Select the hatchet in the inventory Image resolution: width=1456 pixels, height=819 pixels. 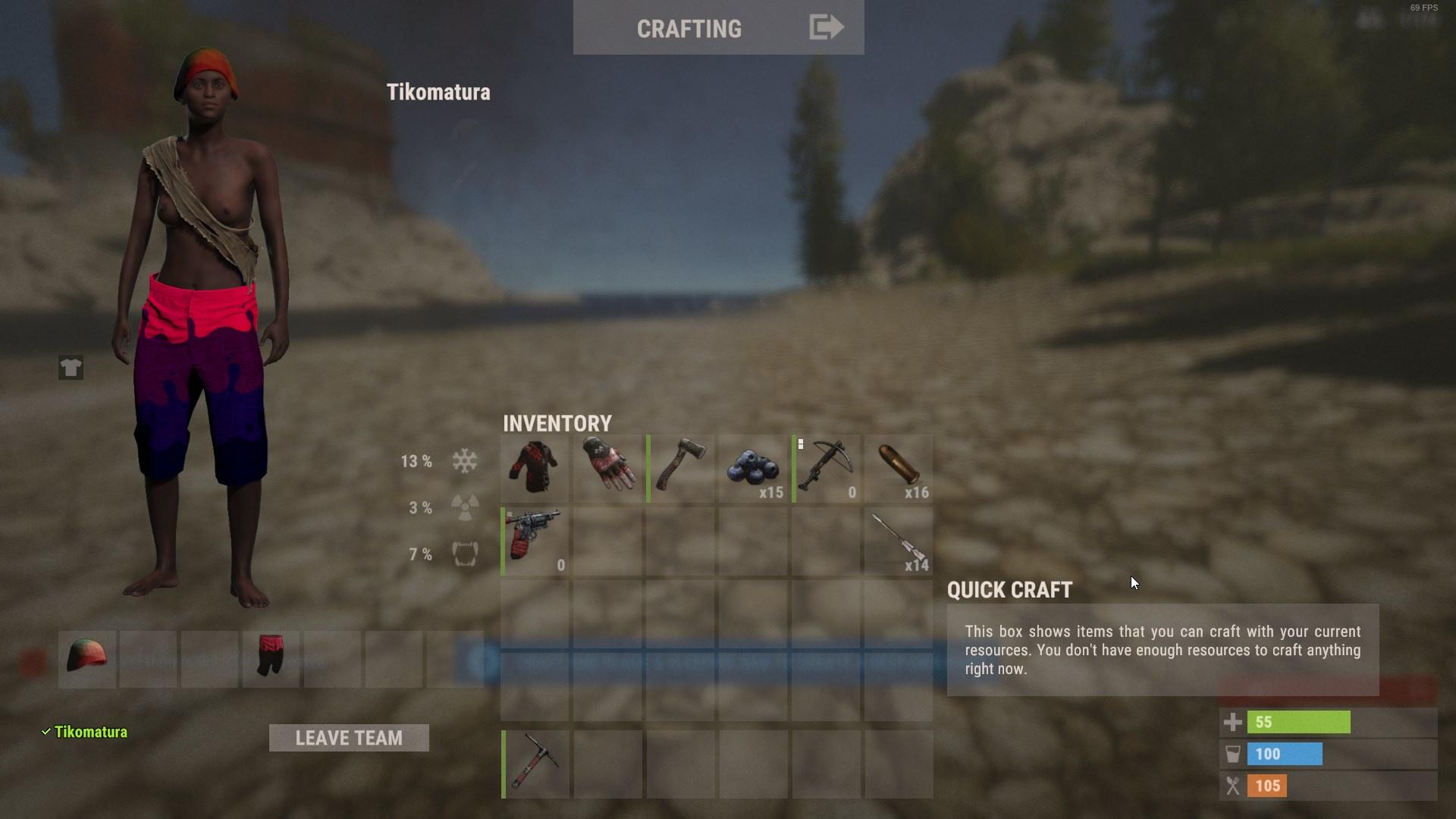pos(680,468)
